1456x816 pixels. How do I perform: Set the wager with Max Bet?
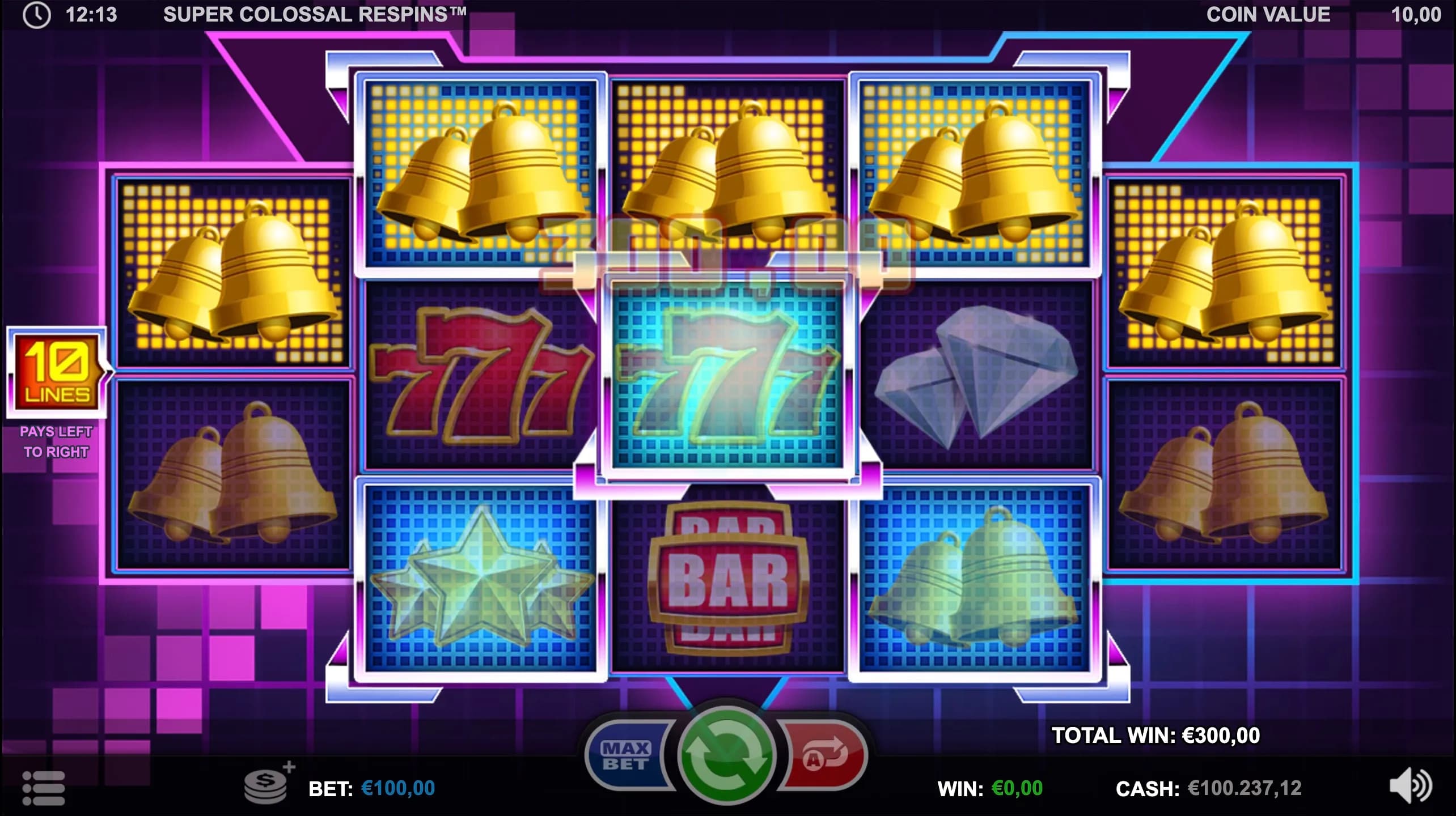[626, 756]
